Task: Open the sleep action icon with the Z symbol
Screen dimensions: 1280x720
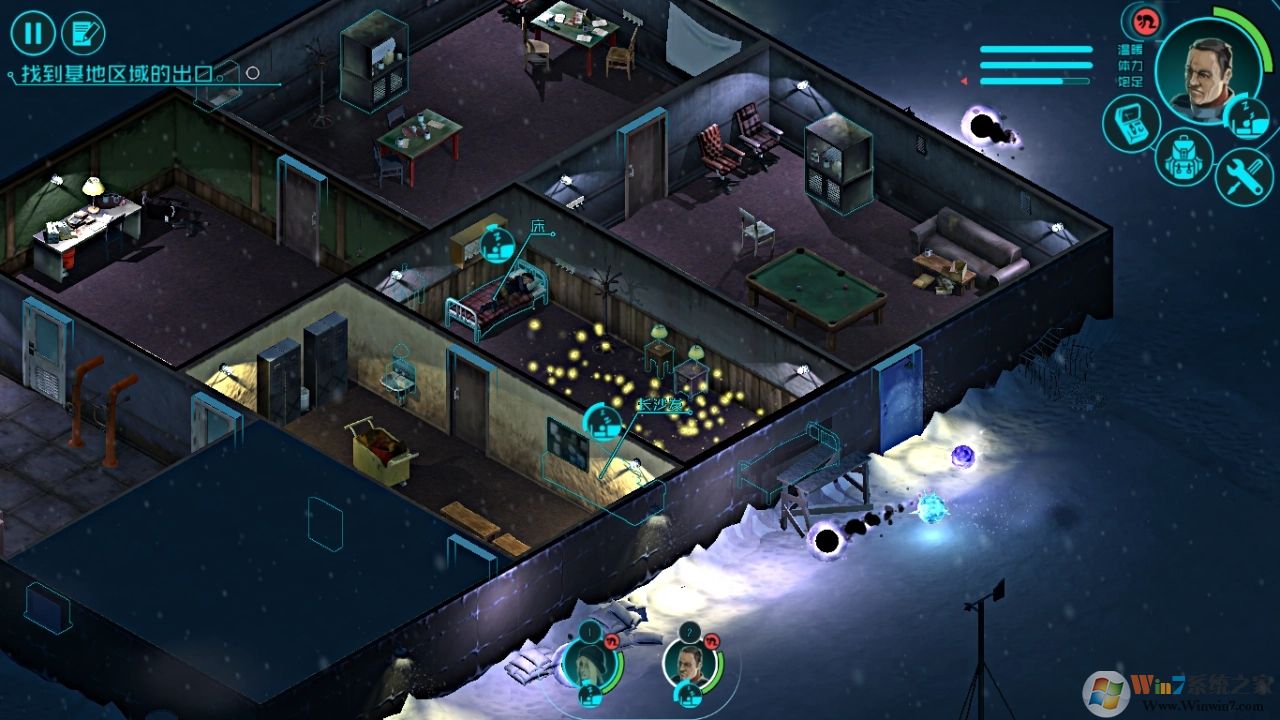Action: pos(1246,120)
